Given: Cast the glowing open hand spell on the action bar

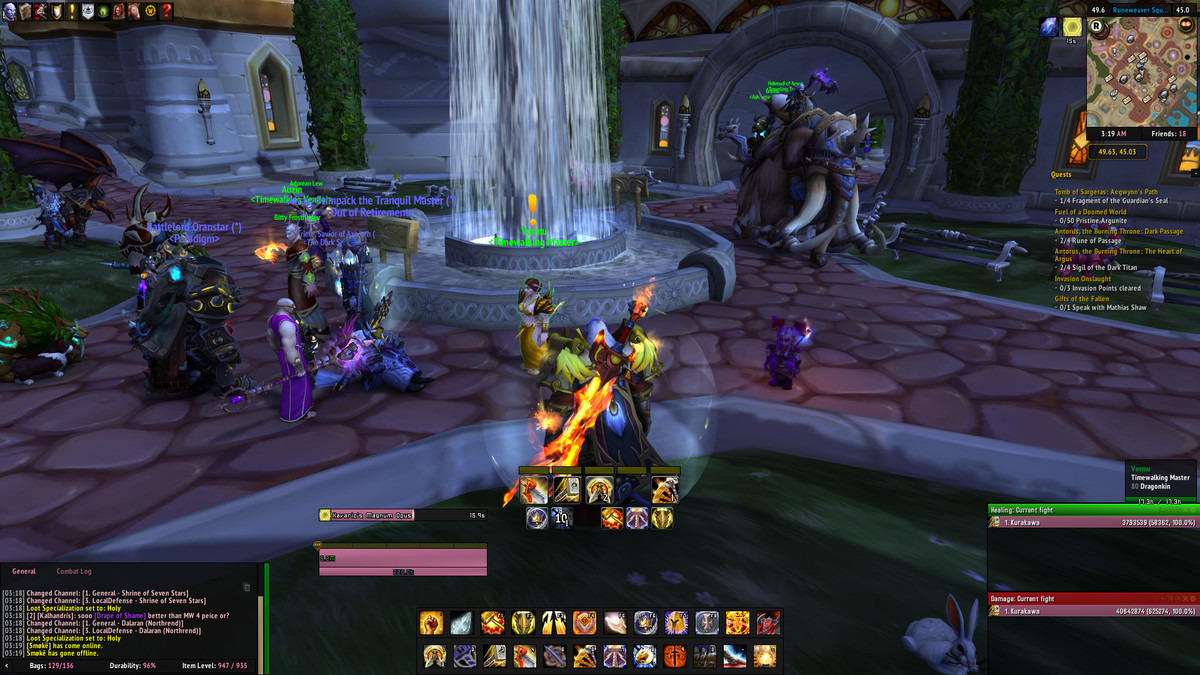Looking at the screenshot, I should (615, 623).
